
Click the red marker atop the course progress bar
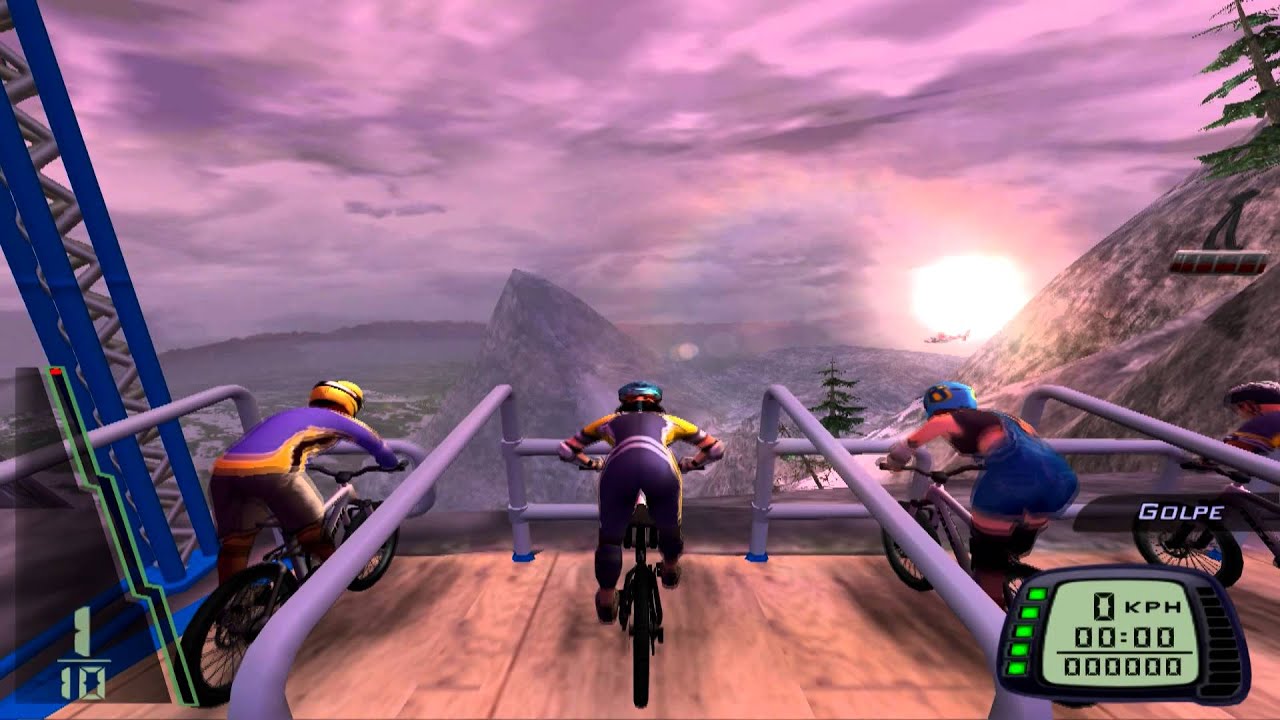[54, 370]
